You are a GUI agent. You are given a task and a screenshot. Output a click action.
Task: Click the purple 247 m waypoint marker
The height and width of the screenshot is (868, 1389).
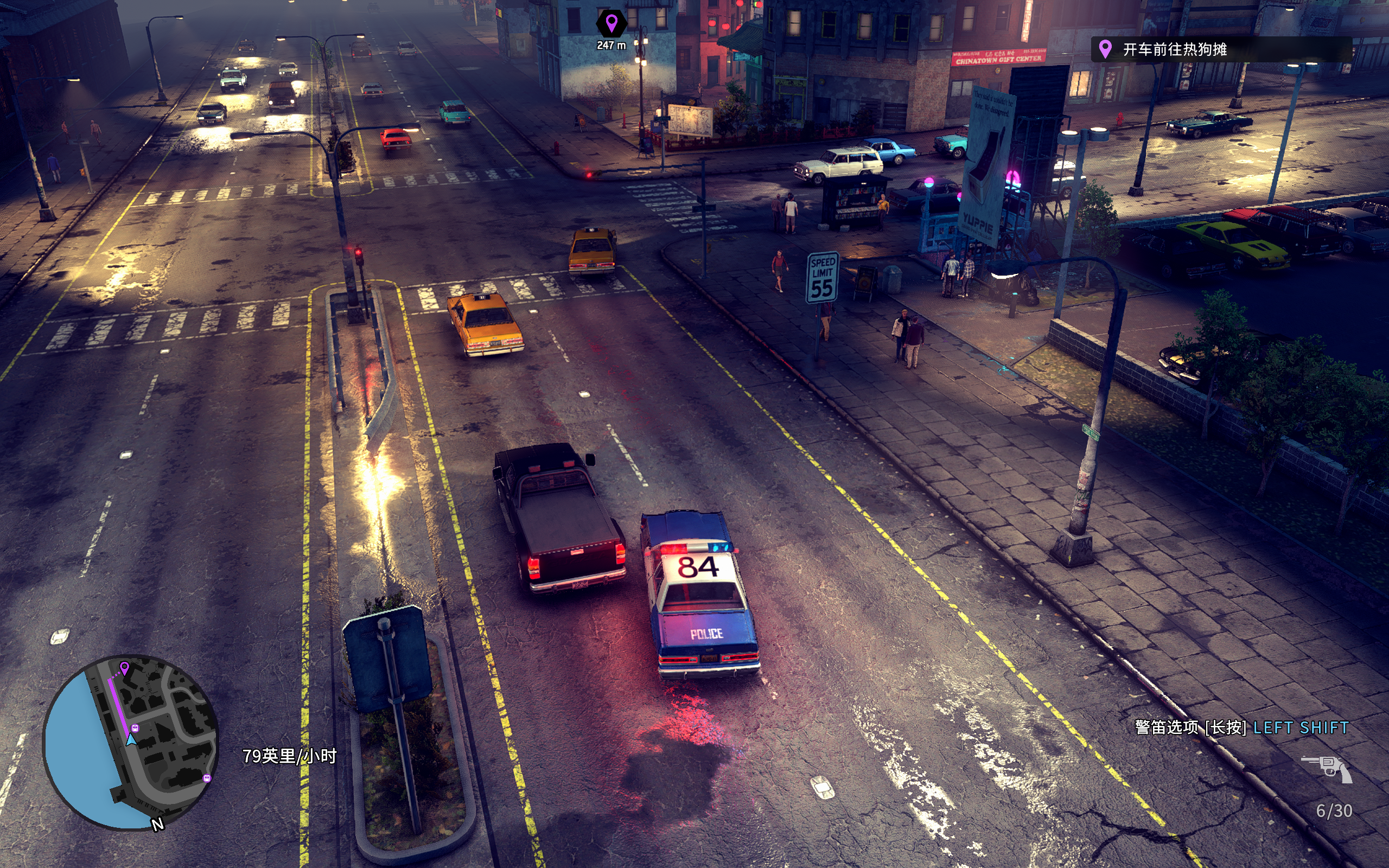[x=611, y=24]
